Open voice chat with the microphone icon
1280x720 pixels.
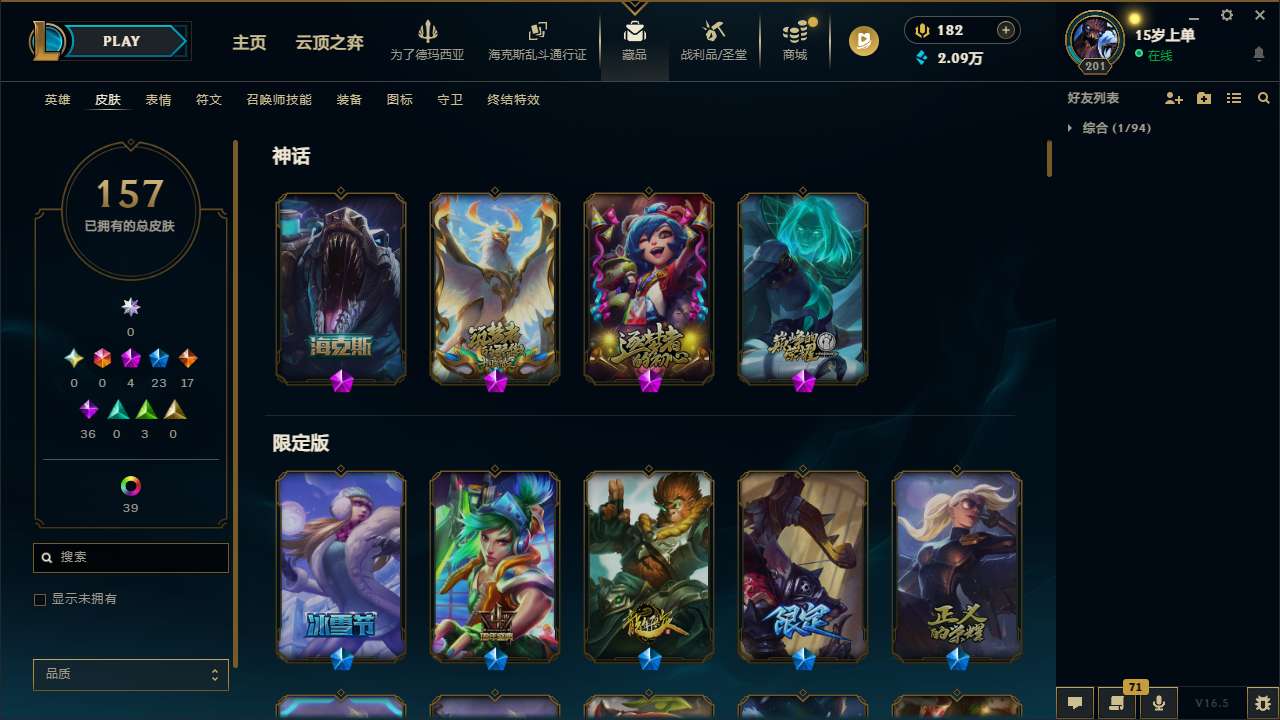1157,701
